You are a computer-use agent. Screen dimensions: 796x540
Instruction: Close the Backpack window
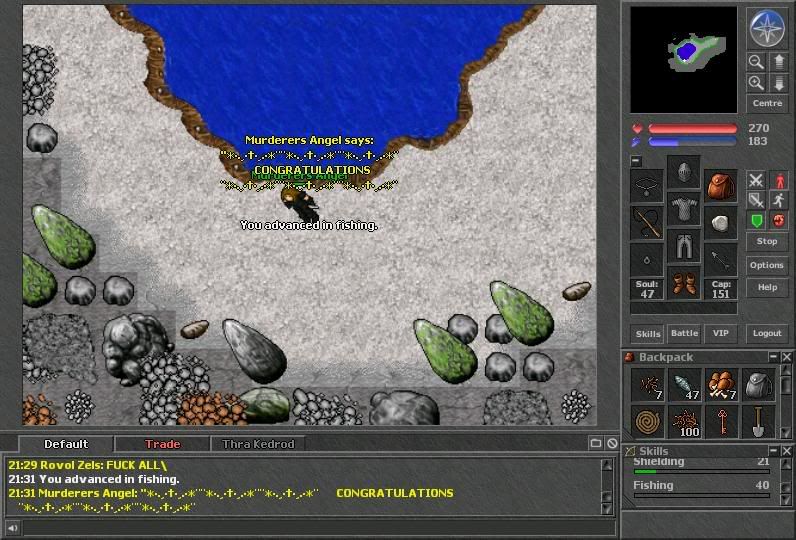[x=788, y=357]
